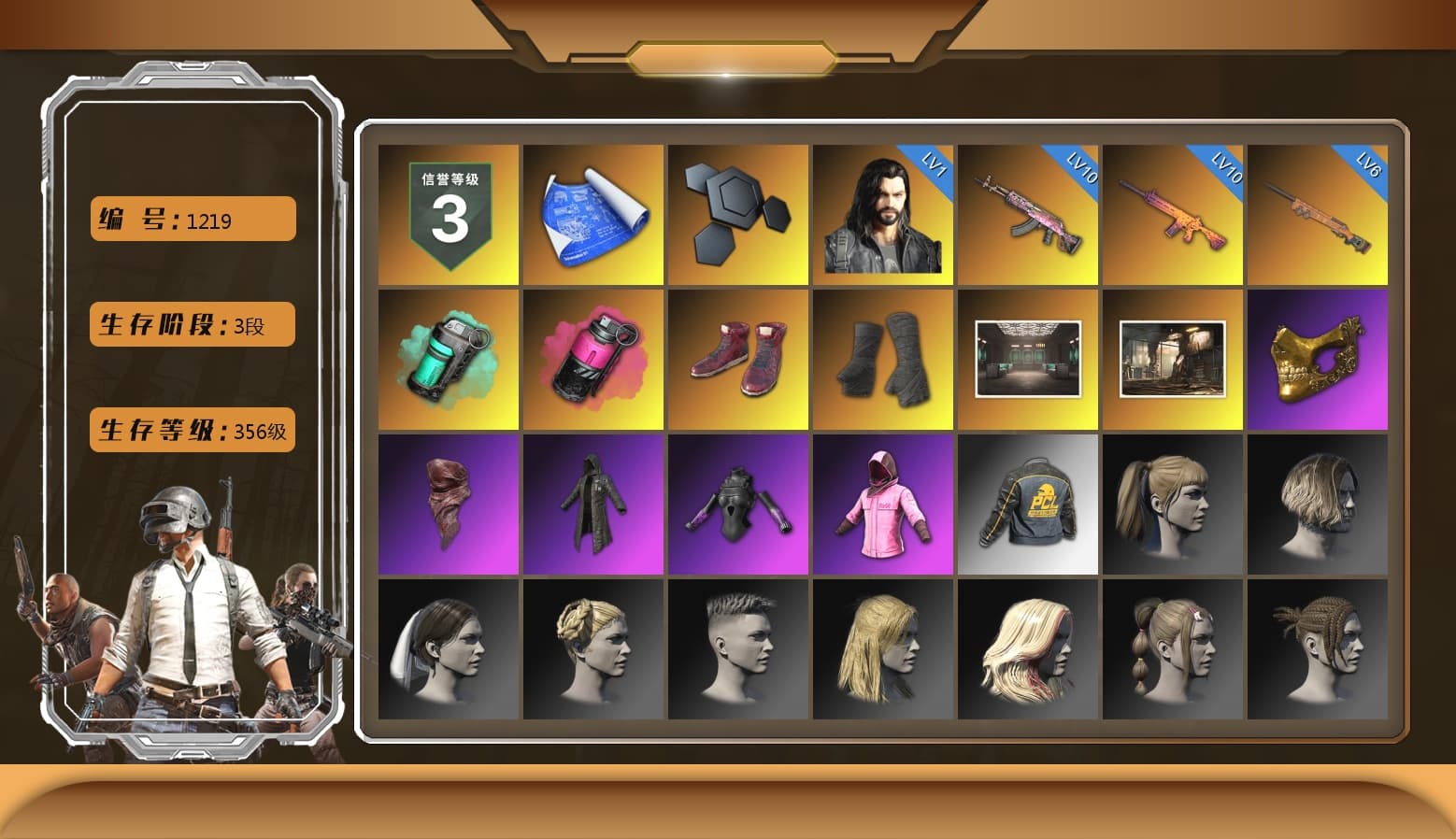Click the 生存等级 356级 label
1456x839 pixels.
[191, 431]
